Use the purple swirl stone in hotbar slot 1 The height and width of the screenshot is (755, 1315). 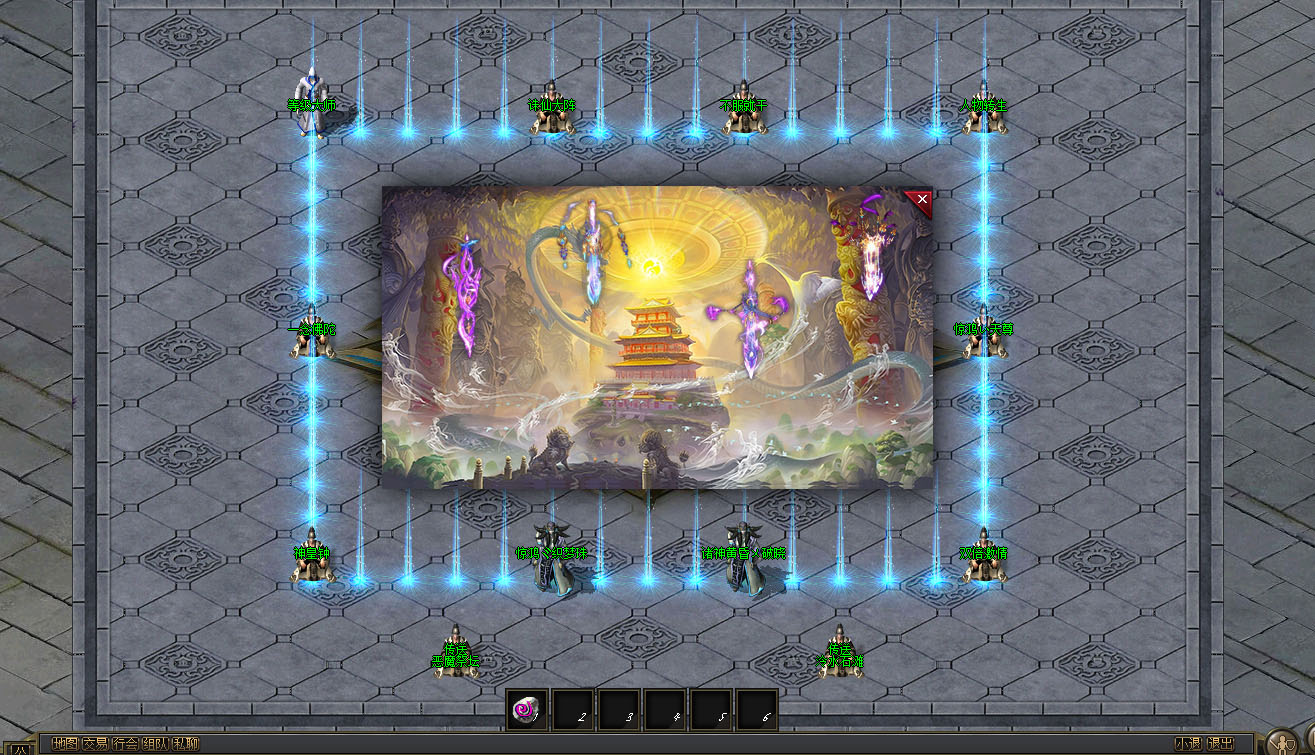pyautogui.click(x=526, y=710)
